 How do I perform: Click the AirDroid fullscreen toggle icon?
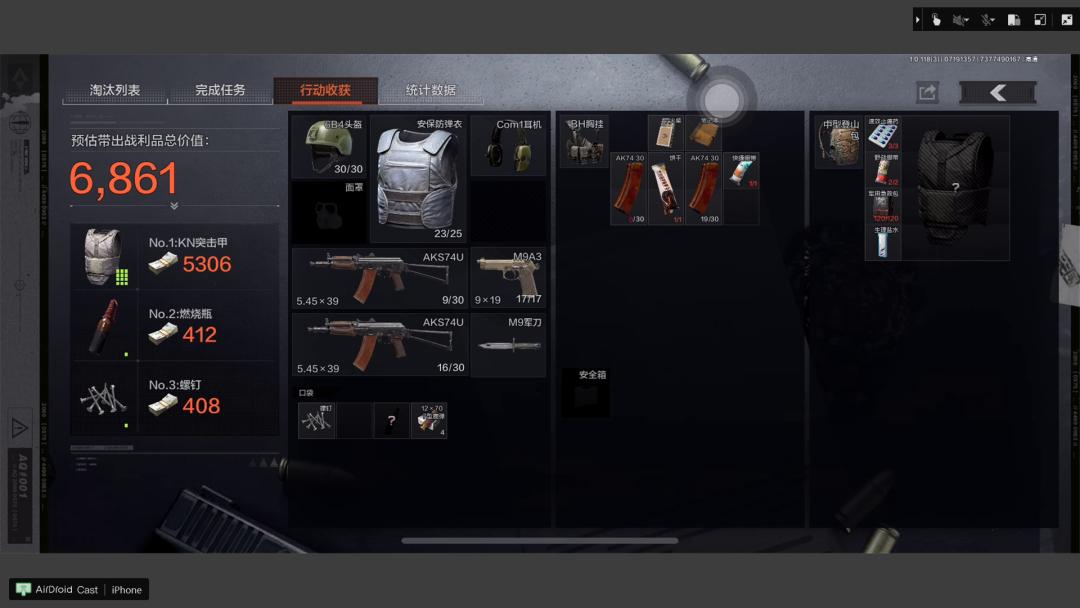pyautogui.click(x=1067, y=19)
